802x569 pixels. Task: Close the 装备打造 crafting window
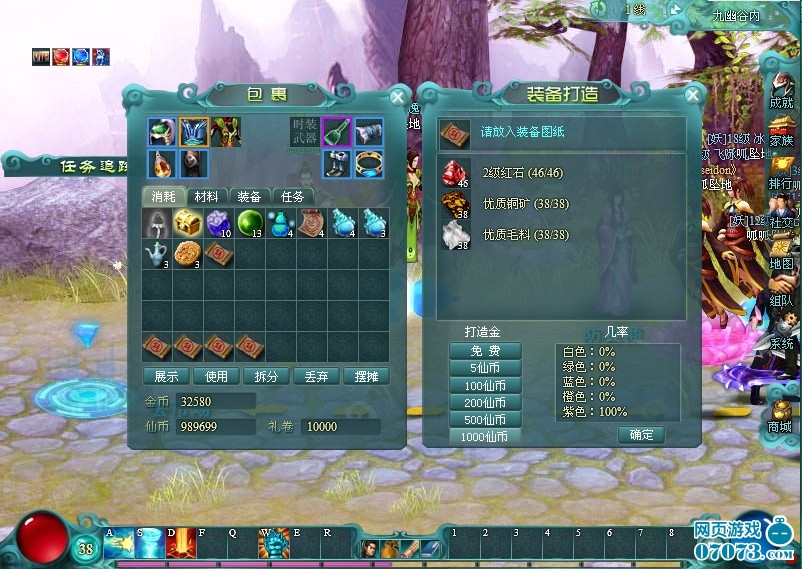[x=692, y=96]
